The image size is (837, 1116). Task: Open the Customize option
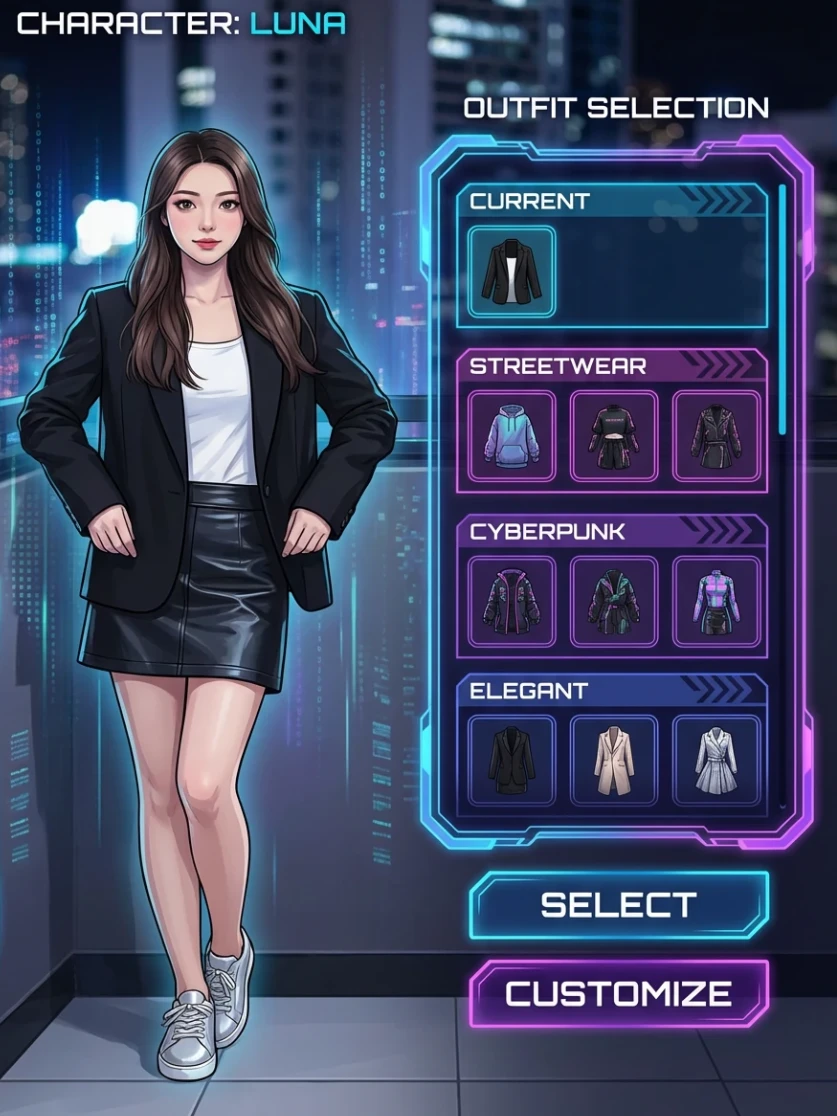(x=619, y=994)
